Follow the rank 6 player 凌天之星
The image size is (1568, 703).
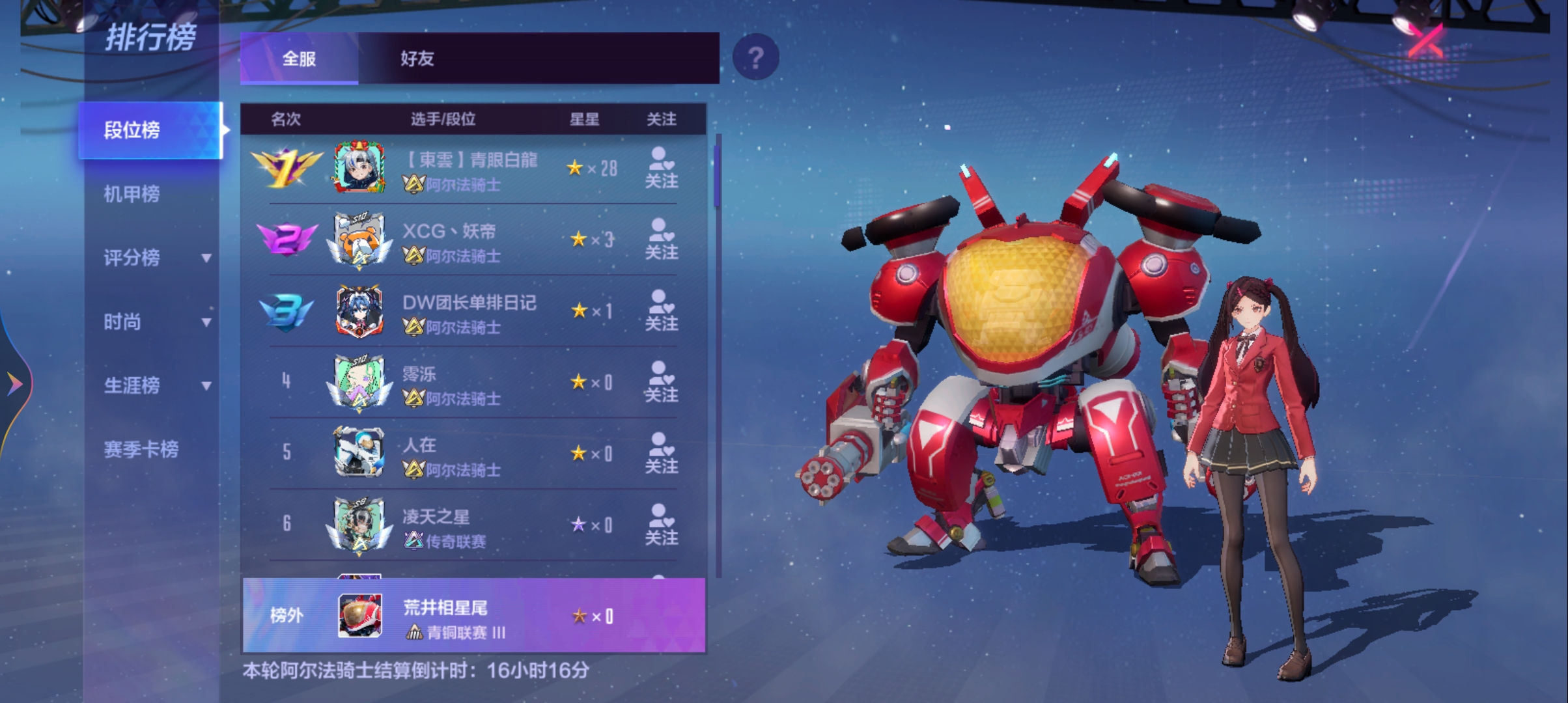click(661, 525)
